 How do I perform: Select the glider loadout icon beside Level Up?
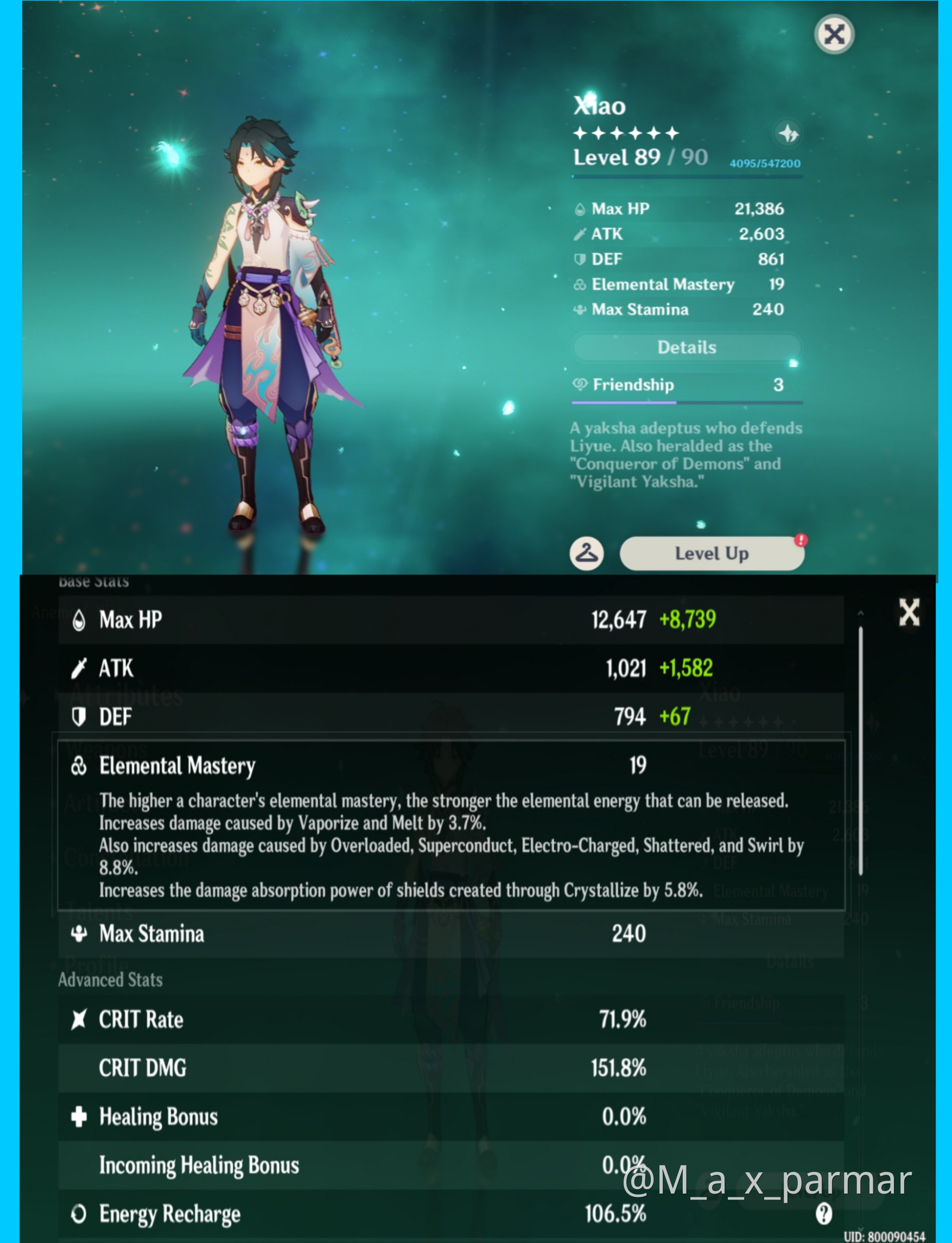pyautogui.click(x=588, y=554)
